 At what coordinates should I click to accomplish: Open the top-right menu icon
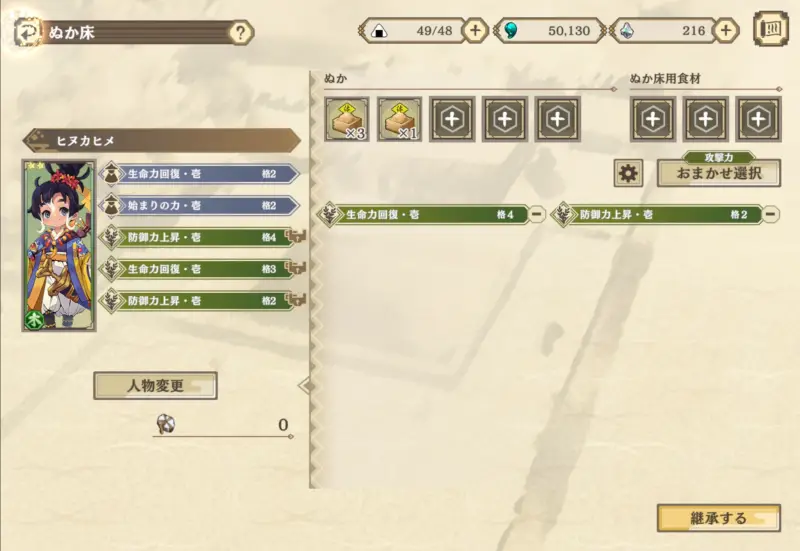click(x=770, y=29)
